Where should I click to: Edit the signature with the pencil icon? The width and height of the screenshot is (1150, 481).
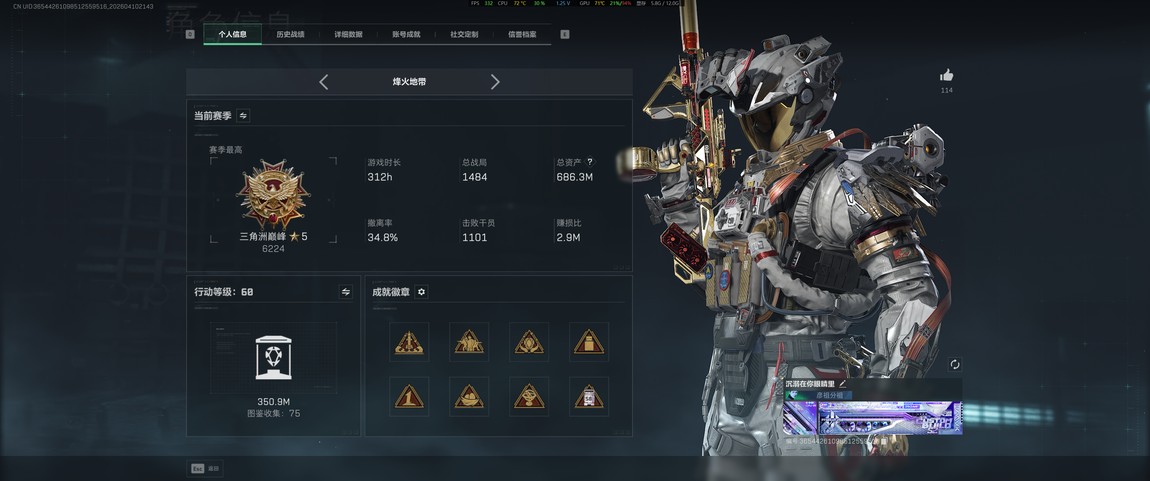coord(843,383)
